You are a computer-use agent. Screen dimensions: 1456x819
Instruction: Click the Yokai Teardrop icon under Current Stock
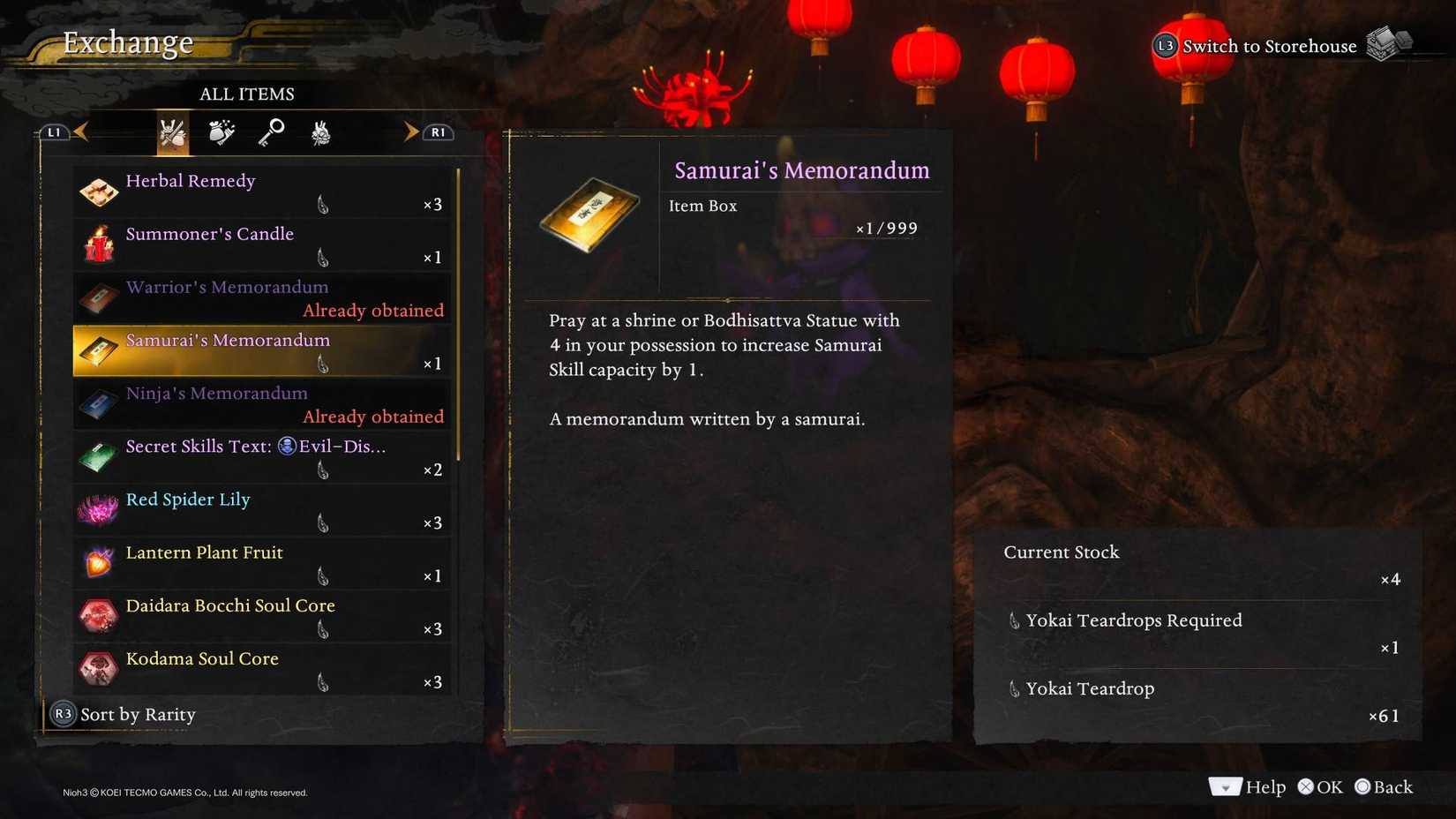coord(1013,688)
